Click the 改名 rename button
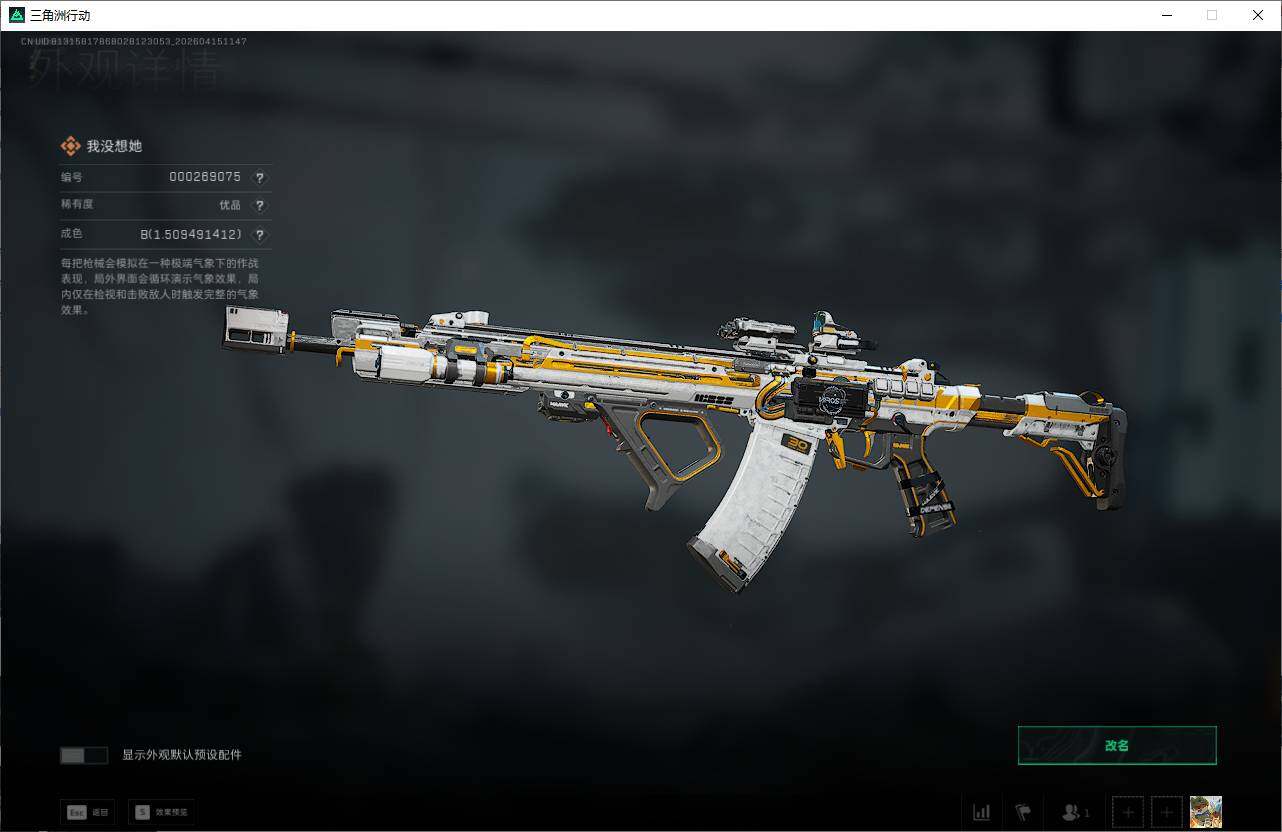This screenshot has height=832, width=1282. (x=1117, y=745)
